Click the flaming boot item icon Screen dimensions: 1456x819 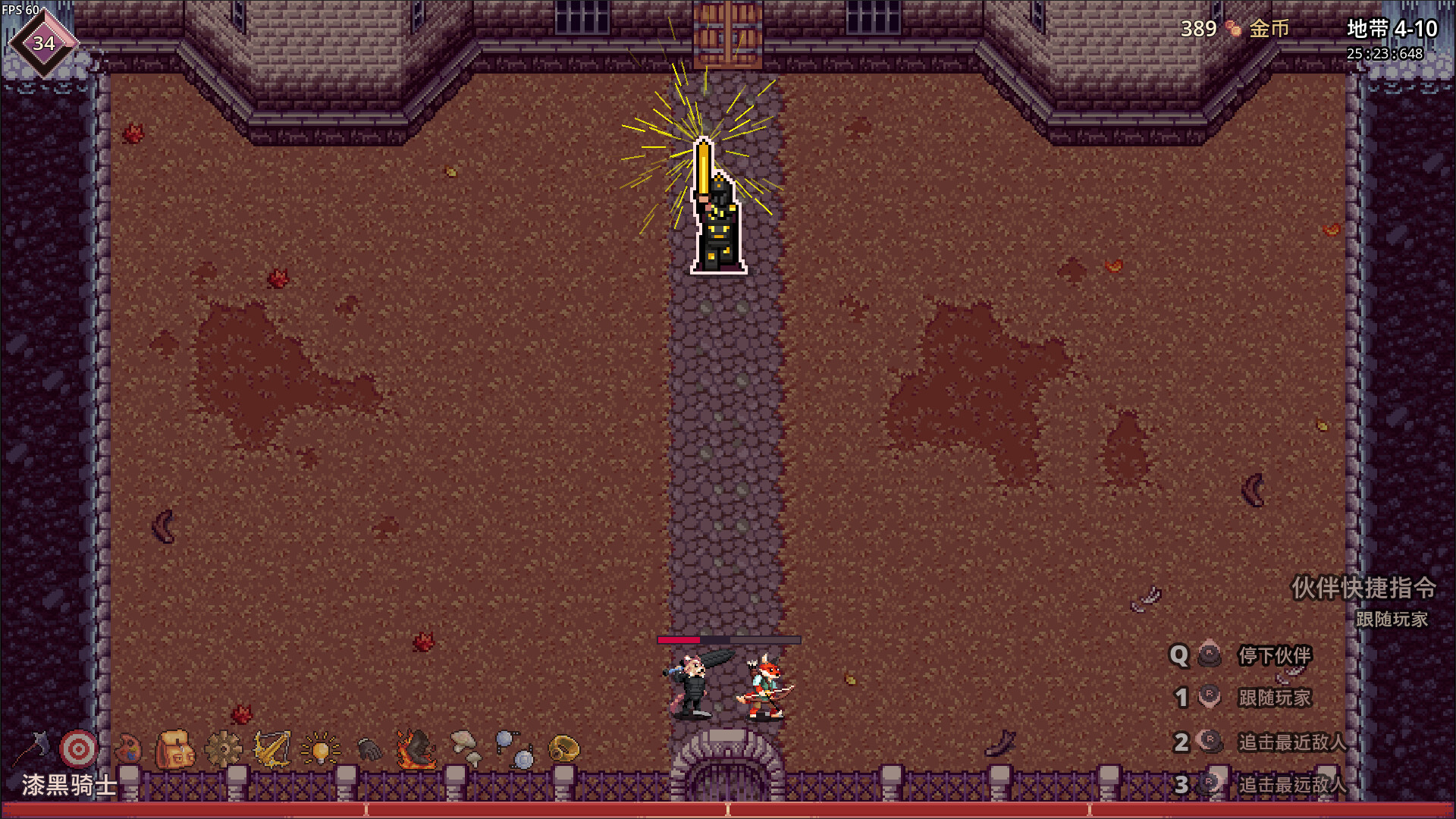tap(416, 749)
